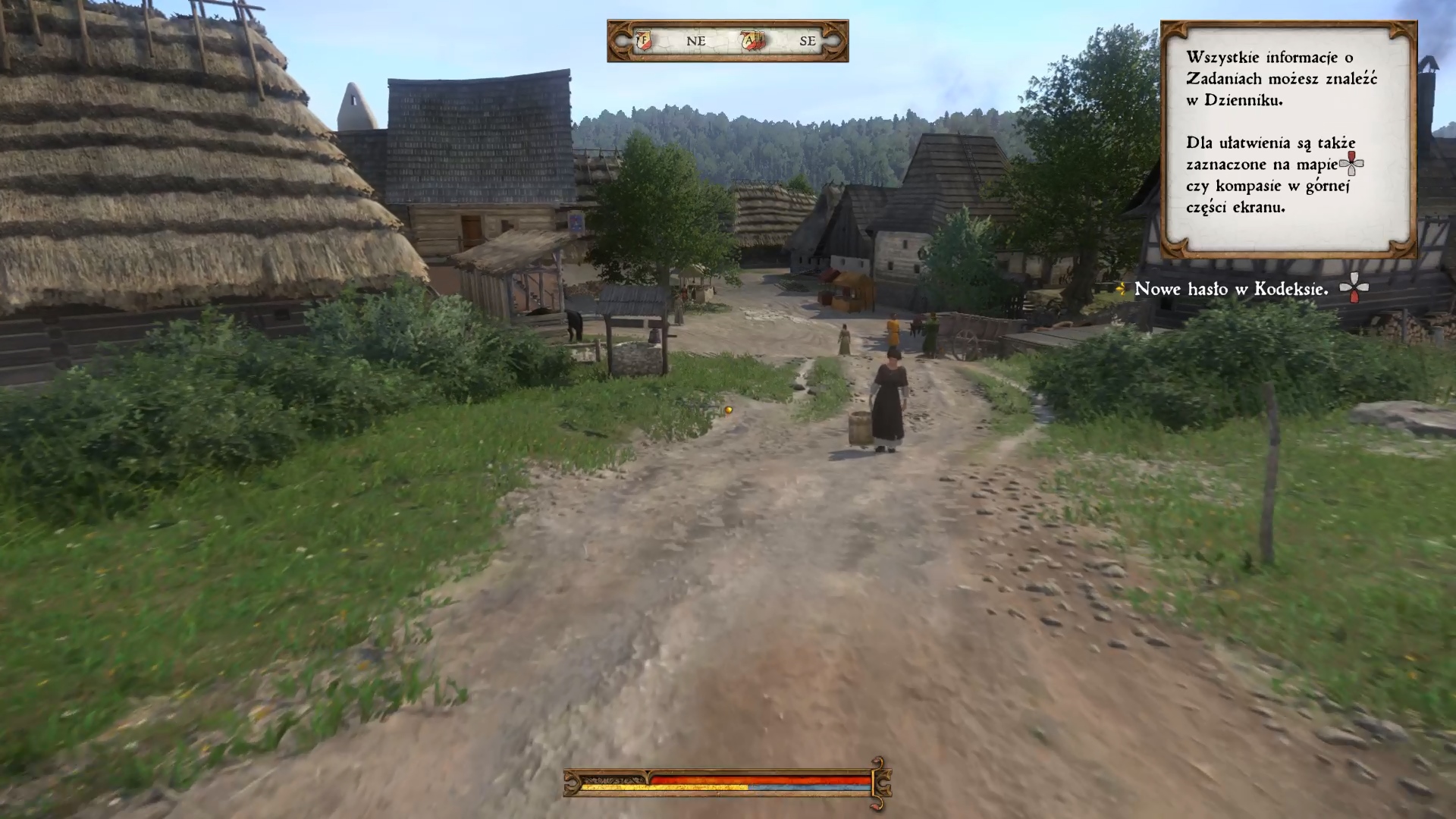The height and width of the screenshot is (819, 1456).
Task: Select the A quest shield on the compass
Action: (752, 41)
